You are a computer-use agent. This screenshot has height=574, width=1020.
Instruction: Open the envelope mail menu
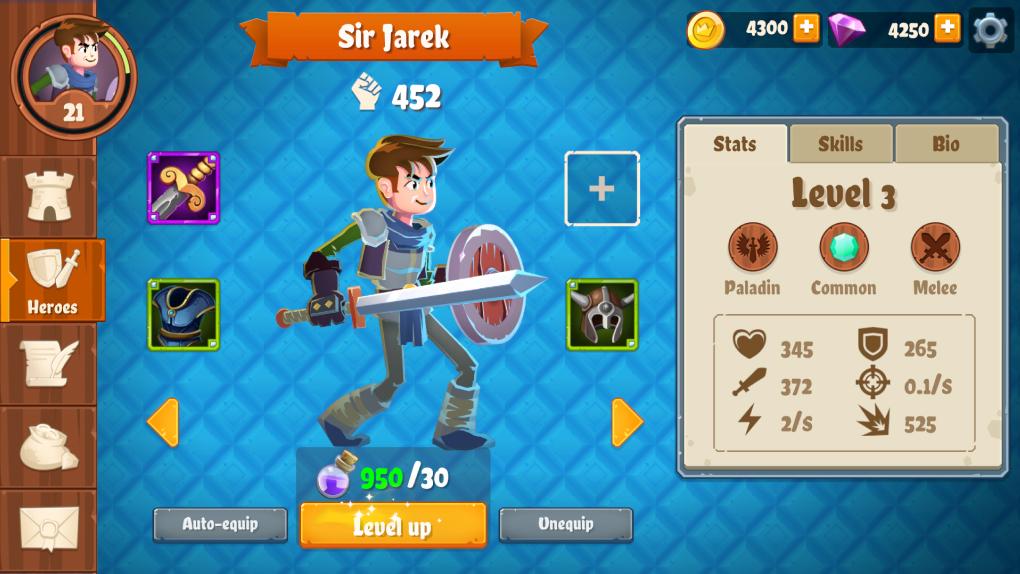coord(49,529)
